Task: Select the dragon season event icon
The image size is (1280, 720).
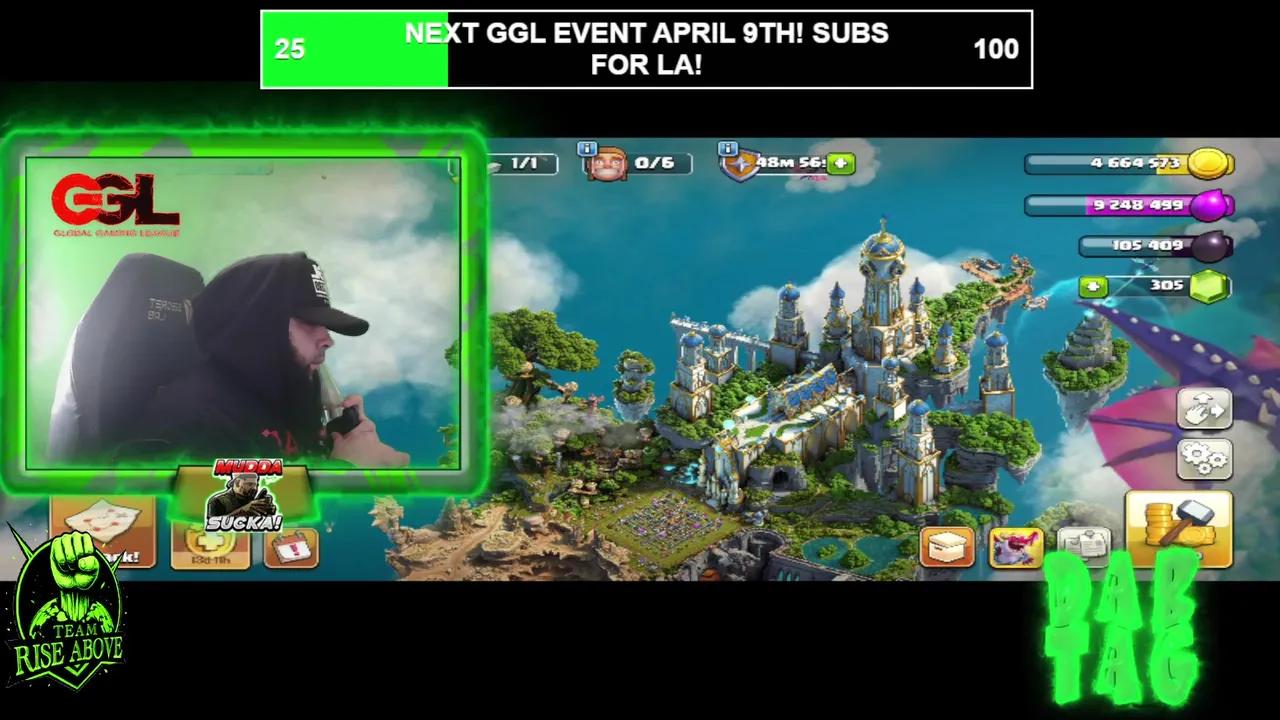Action: point(1015,546)
